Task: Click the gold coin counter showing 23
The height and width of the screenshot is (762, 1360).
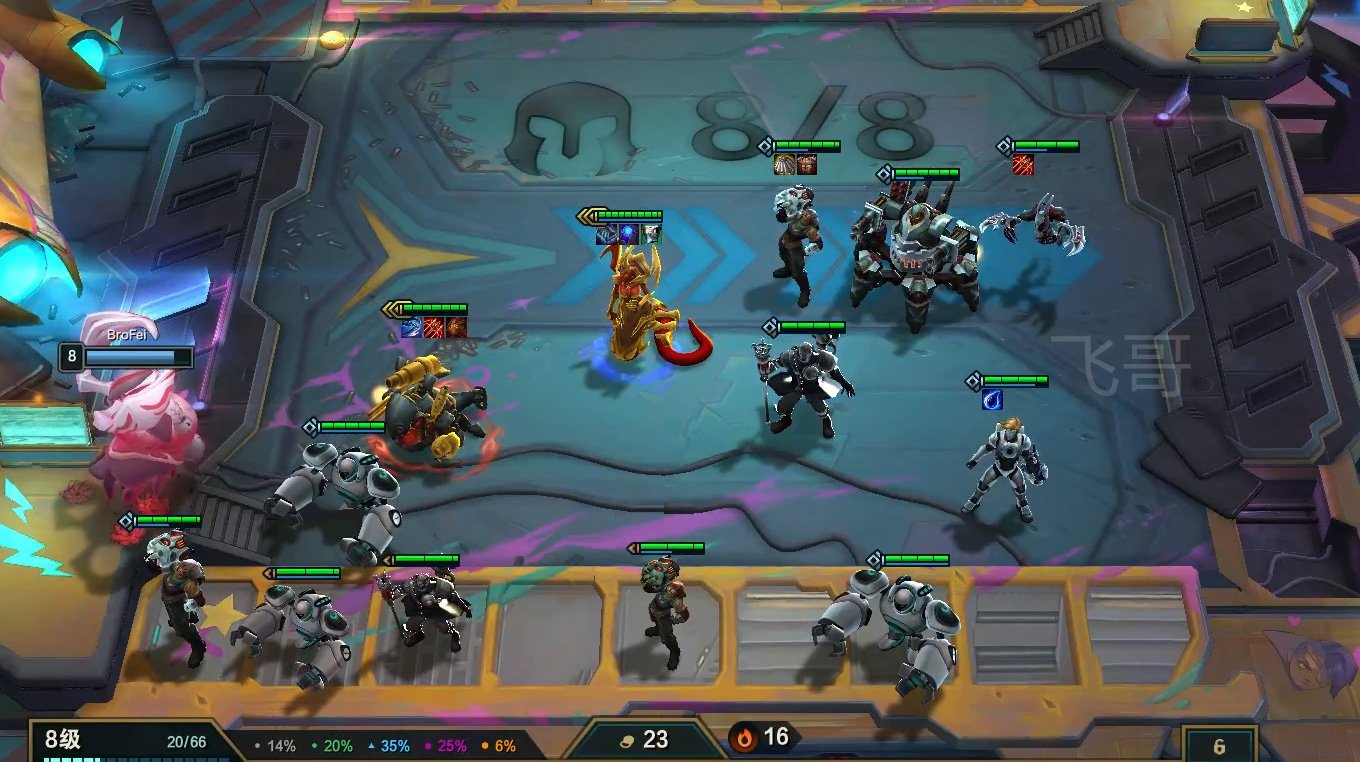Action: tap(643, 740)
